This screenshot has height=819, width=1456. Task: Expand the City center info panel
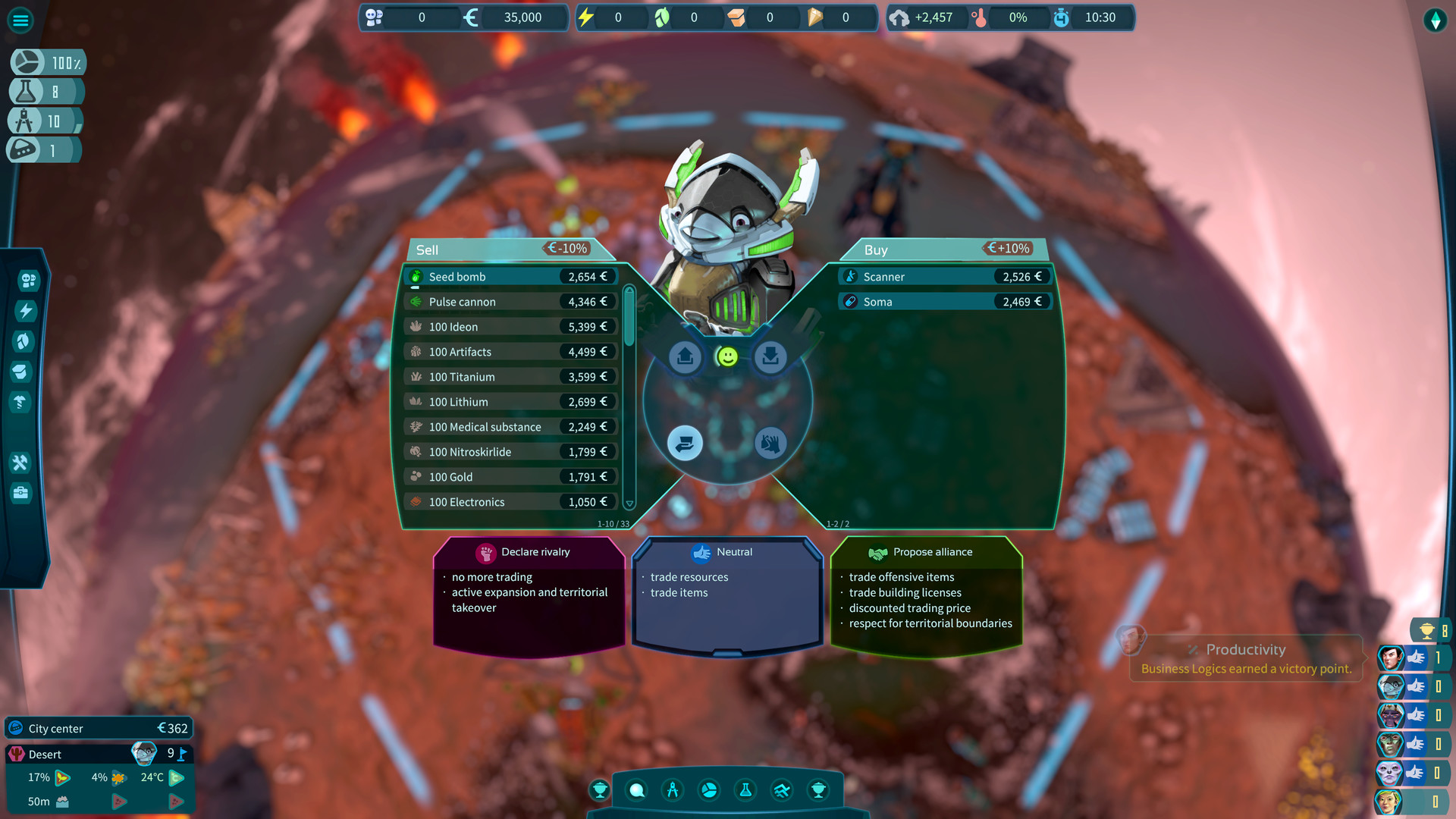99,728
